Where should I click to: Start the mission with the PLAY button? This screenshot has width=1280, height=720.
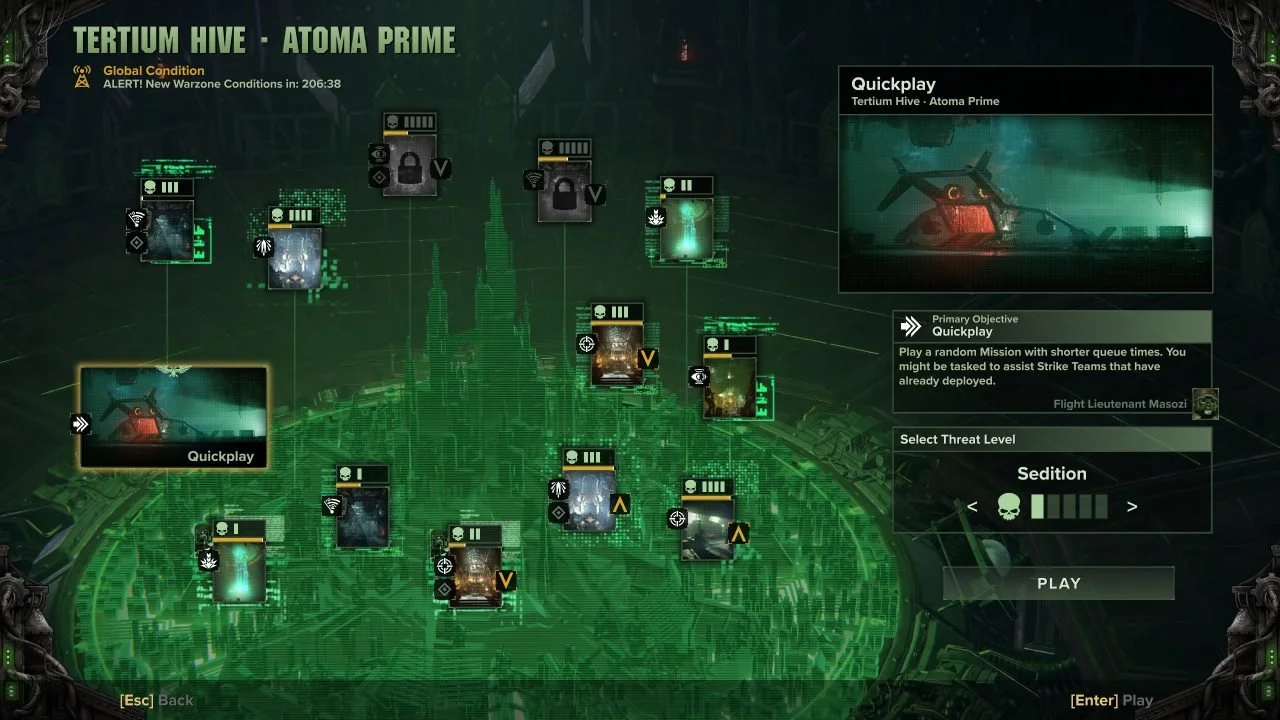click(x=1058, y=584)
